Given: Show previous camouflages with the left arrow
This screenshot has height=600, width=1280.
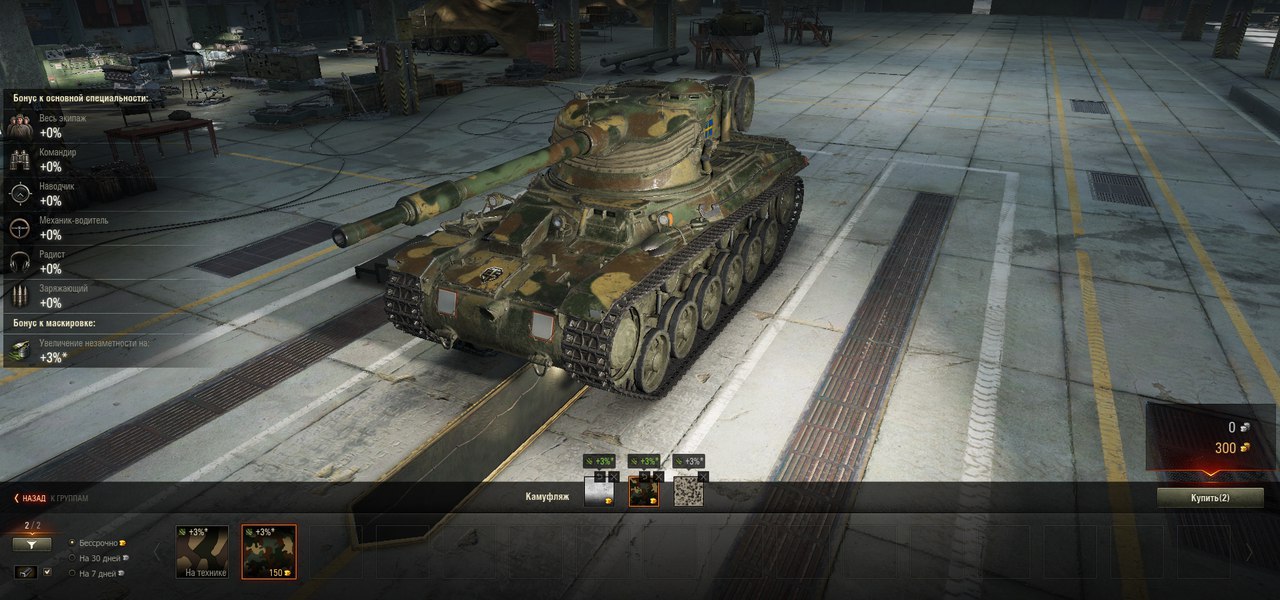Looking at the screenshot, I should point(155,551).
